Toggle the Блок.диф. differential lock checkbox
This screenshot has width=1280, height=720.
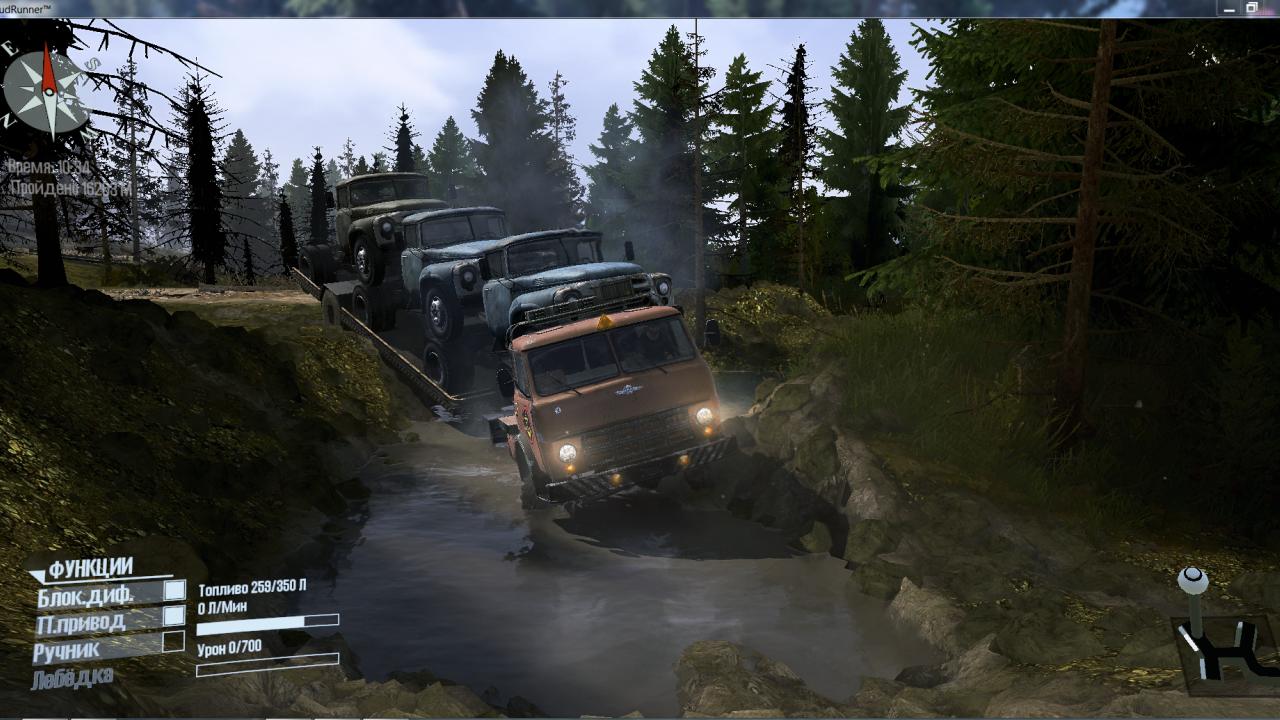coord(174,591)
